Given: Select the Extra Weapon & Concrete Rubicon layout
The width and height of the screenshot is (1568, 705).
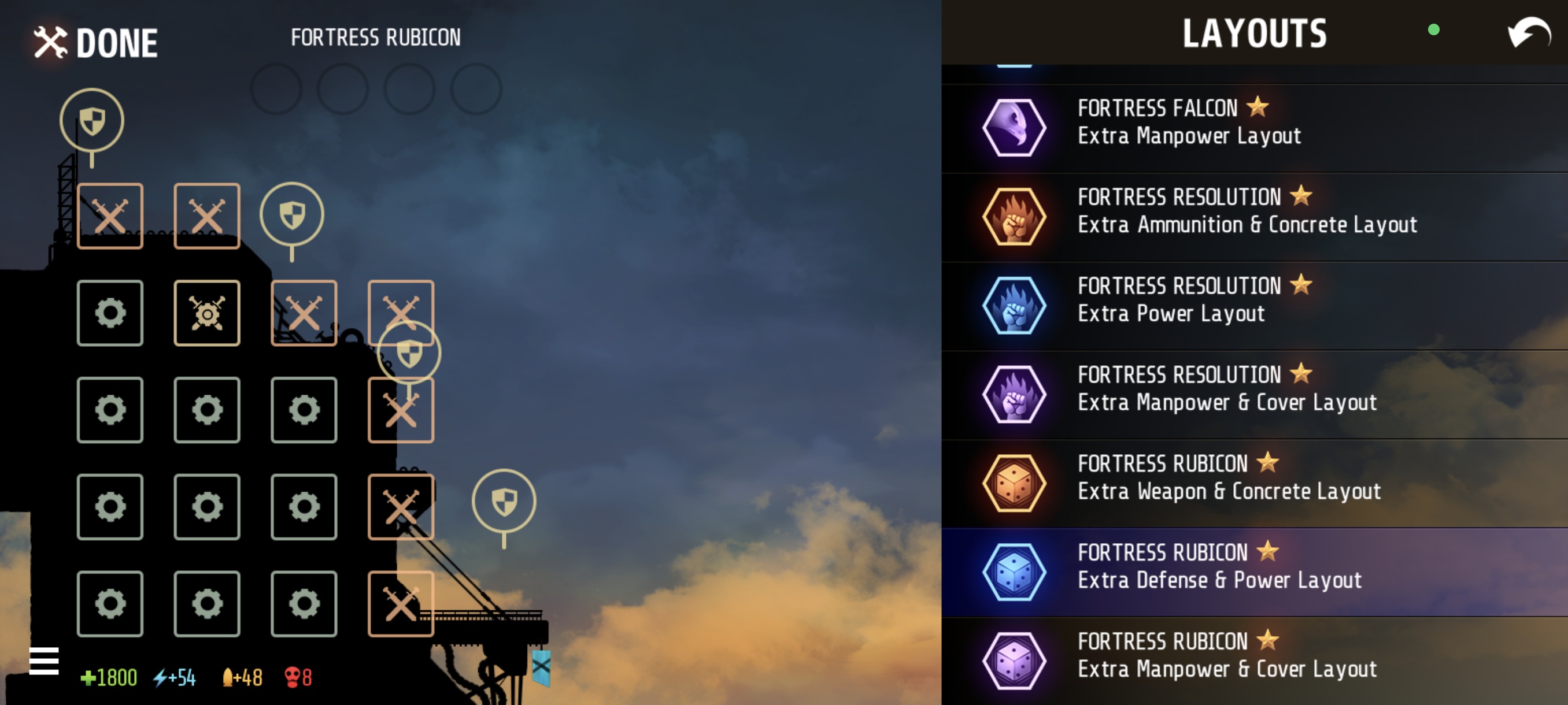Looking at the screenshot, I should click(x=1230, y=476).
